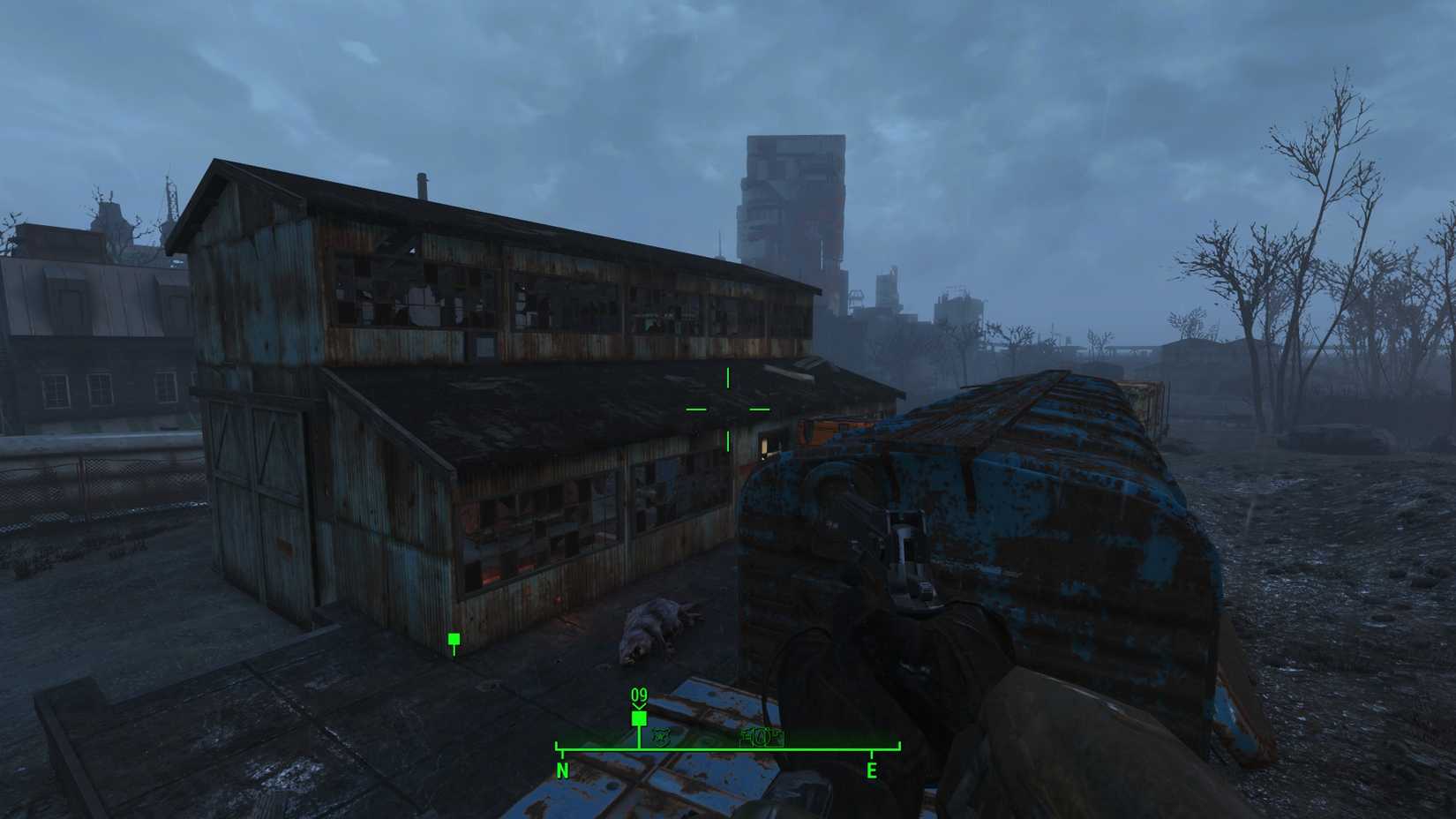Click the crosshair at screen center
This screenshot has height=819, width=1456.
click(726, 410)
